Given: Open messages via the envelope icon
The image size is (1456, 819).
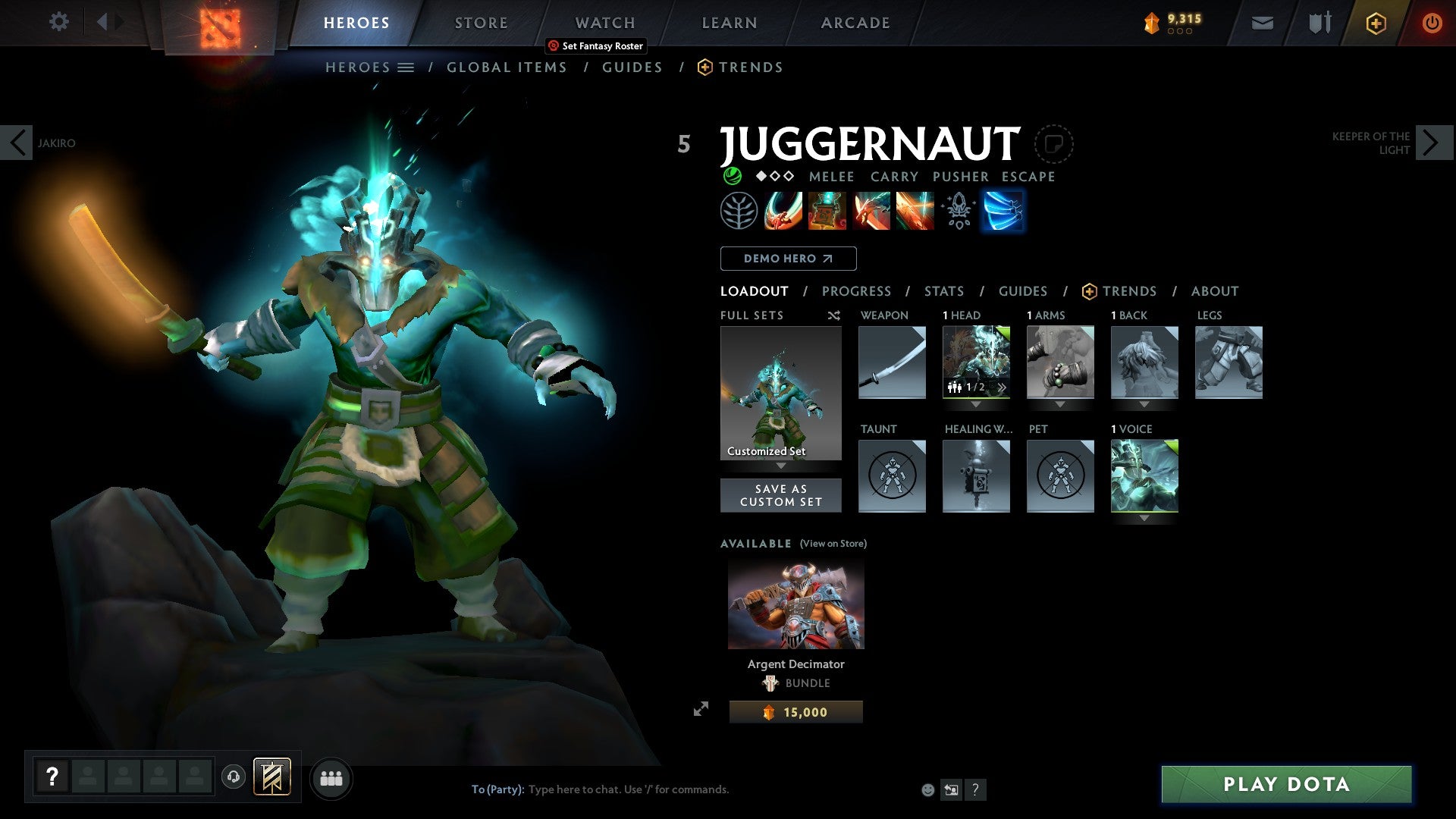Looking at the screenshot, I should [1262, 23].
